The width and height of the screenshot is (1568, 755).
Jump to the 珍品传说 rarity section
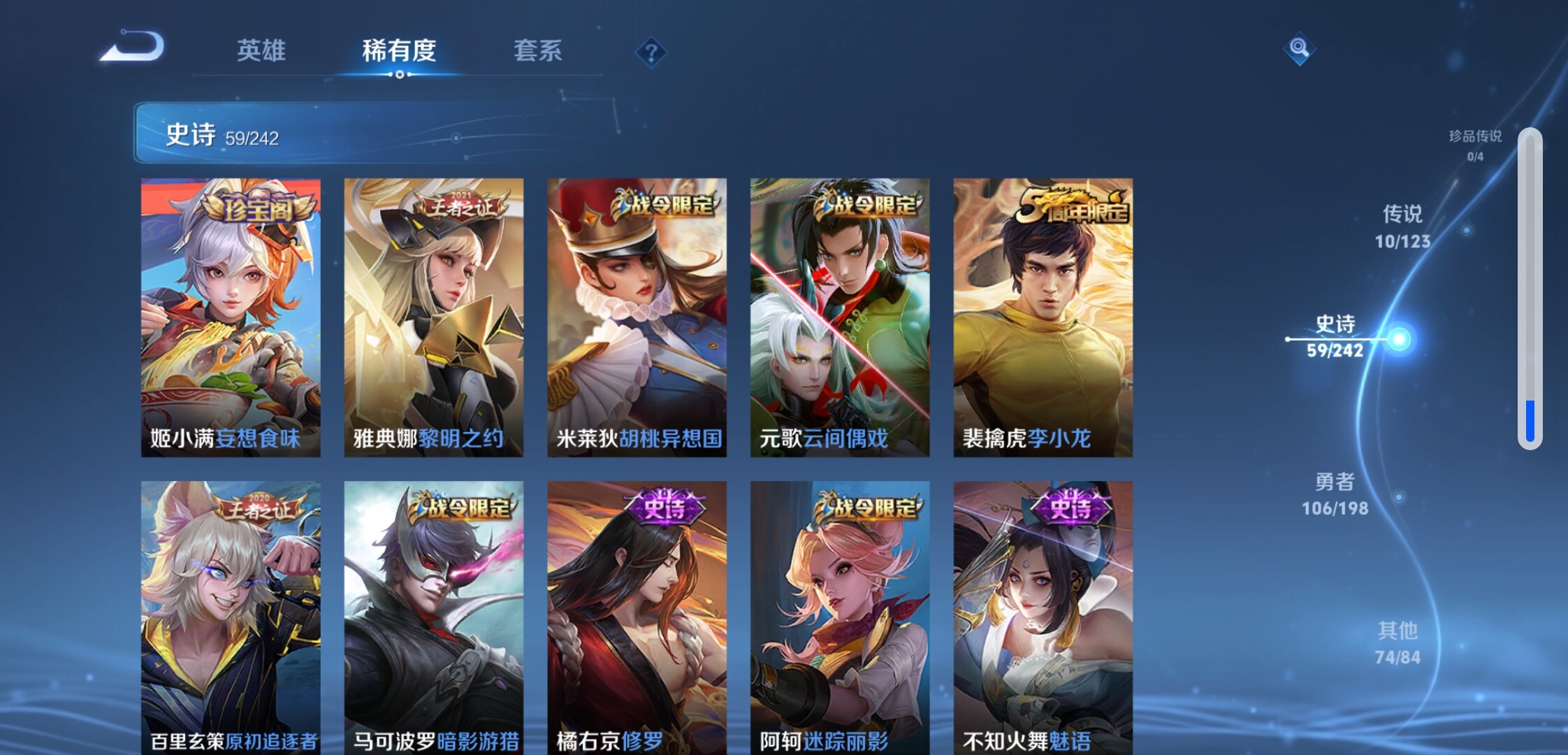(x=1474, y=145)
